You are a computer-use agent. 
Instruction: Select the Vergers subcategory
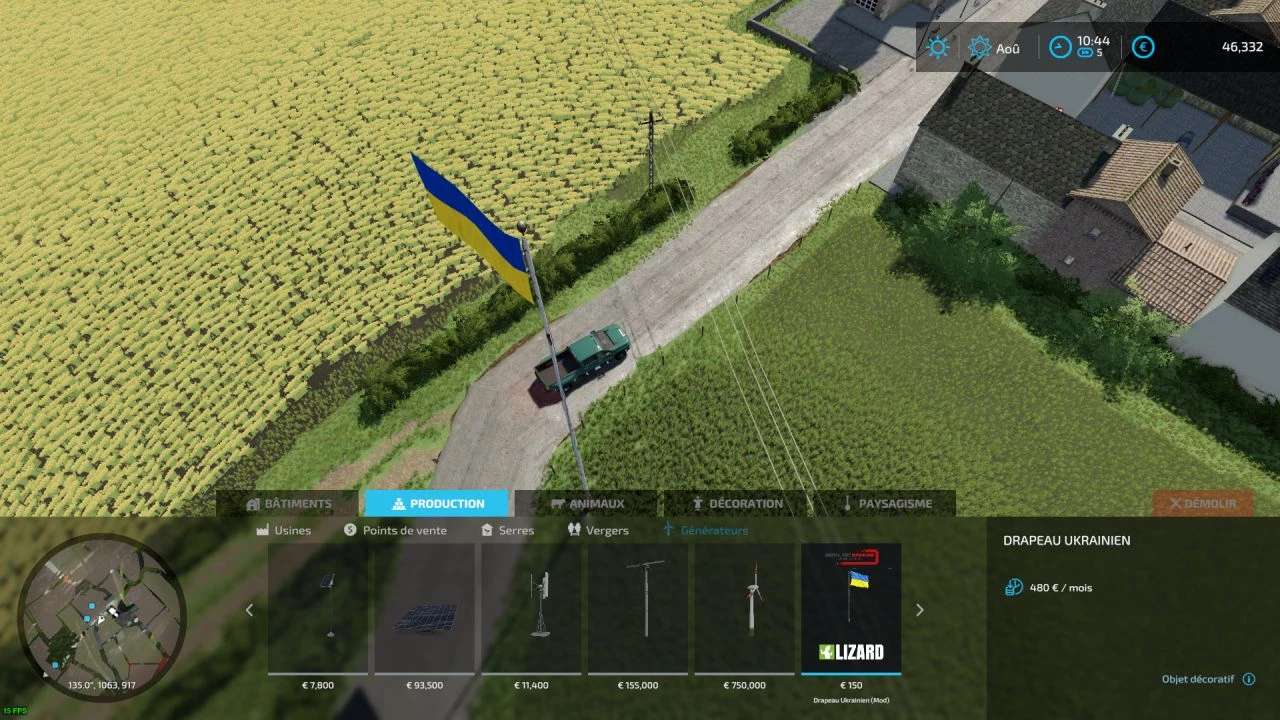coord(598,530)
